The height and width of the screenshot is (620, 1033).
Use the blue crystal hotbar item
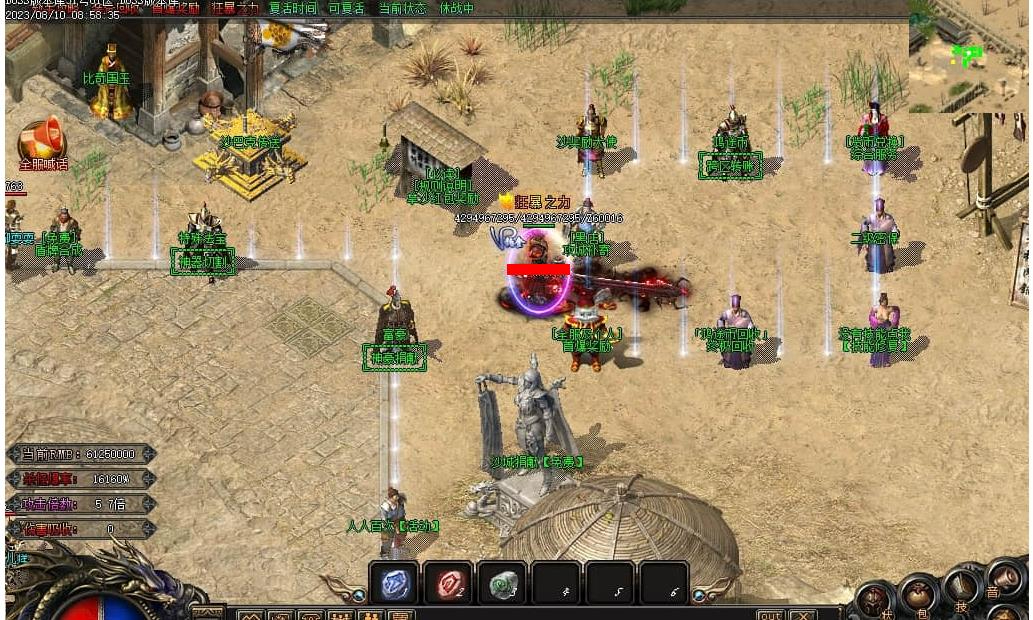(x=394, y=583)
